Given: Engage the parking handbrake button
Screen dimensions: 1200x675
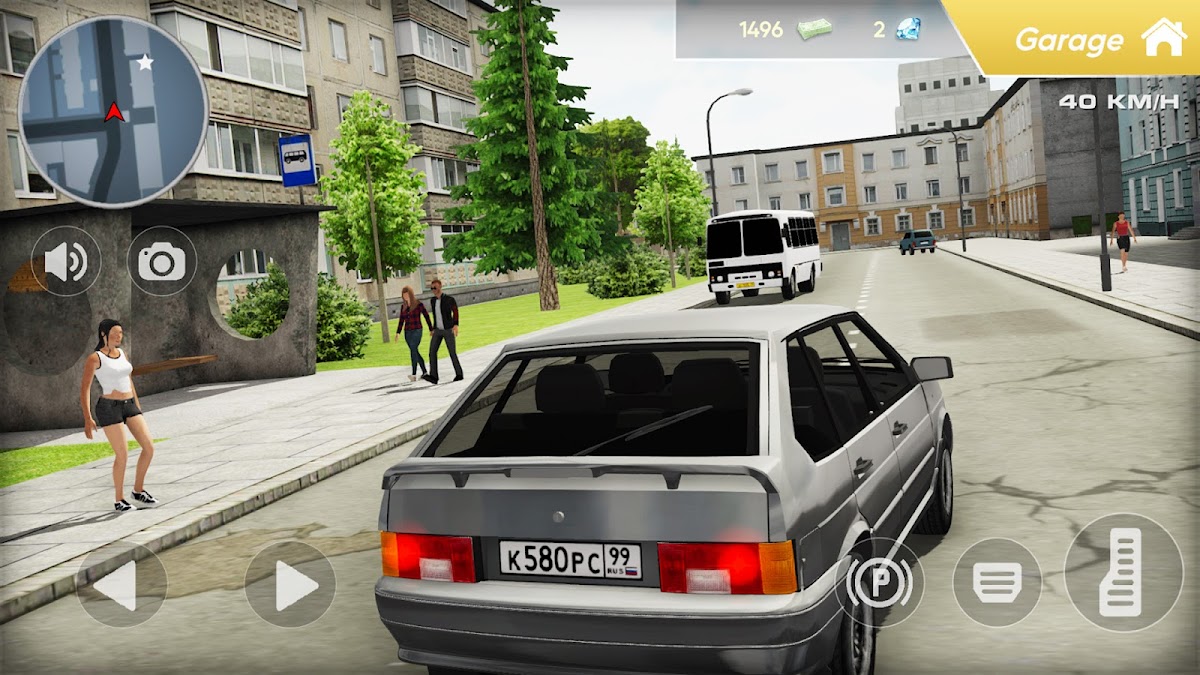Looking at the screenshot, I should (879, 583).
